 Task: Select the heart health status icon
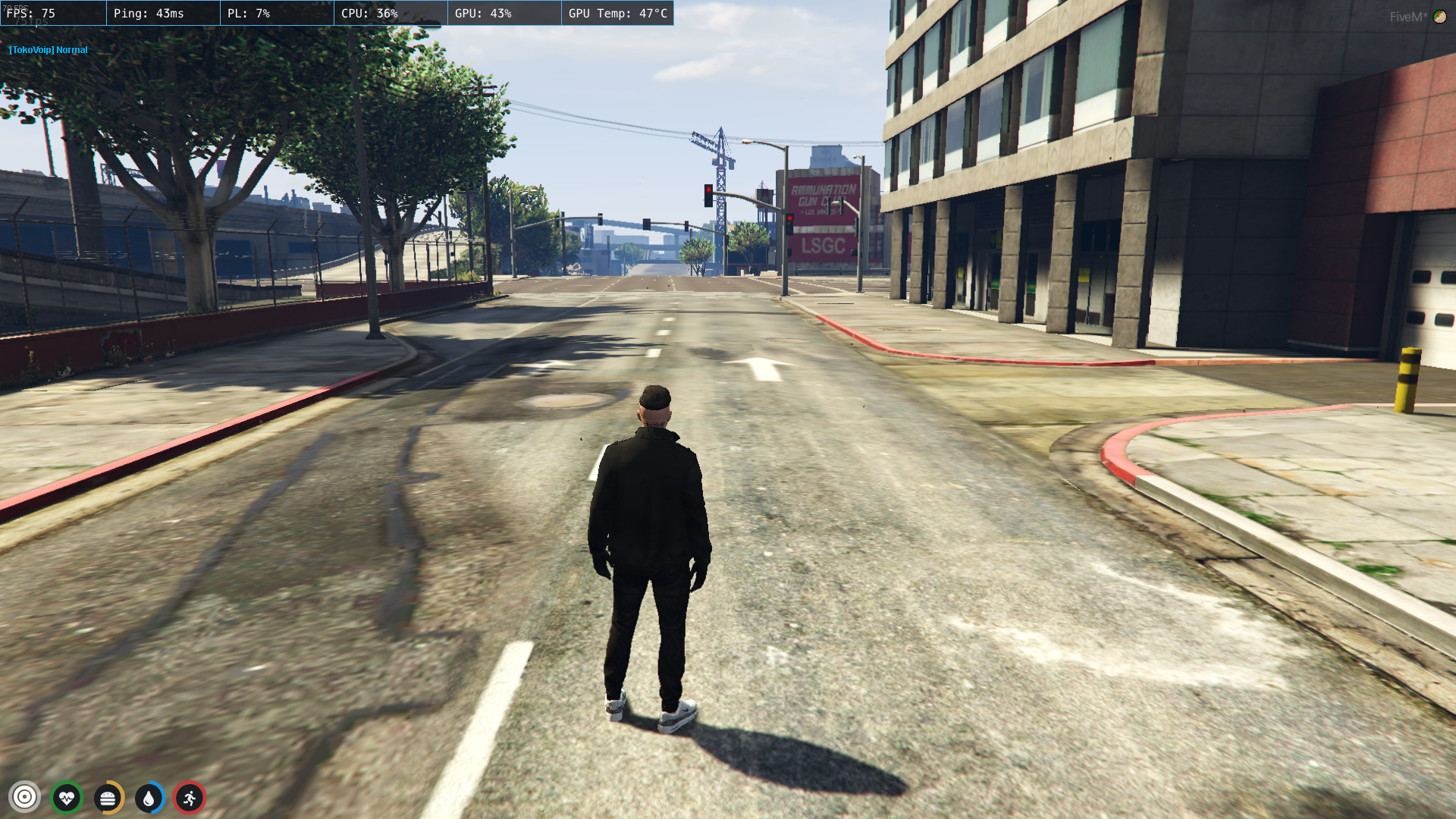coord(67,798)
